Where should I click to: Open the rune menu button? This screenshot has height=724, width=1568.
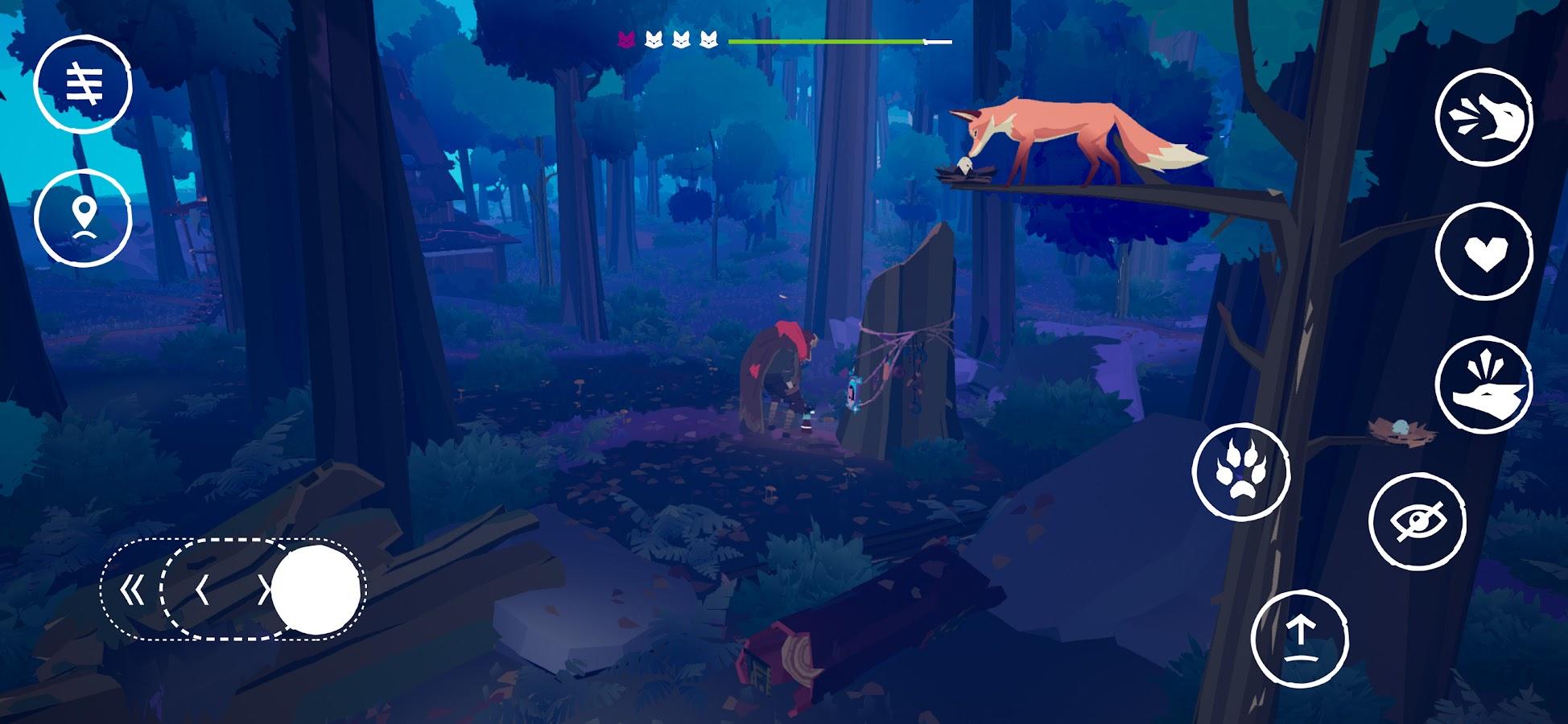[x=83, y=84]
